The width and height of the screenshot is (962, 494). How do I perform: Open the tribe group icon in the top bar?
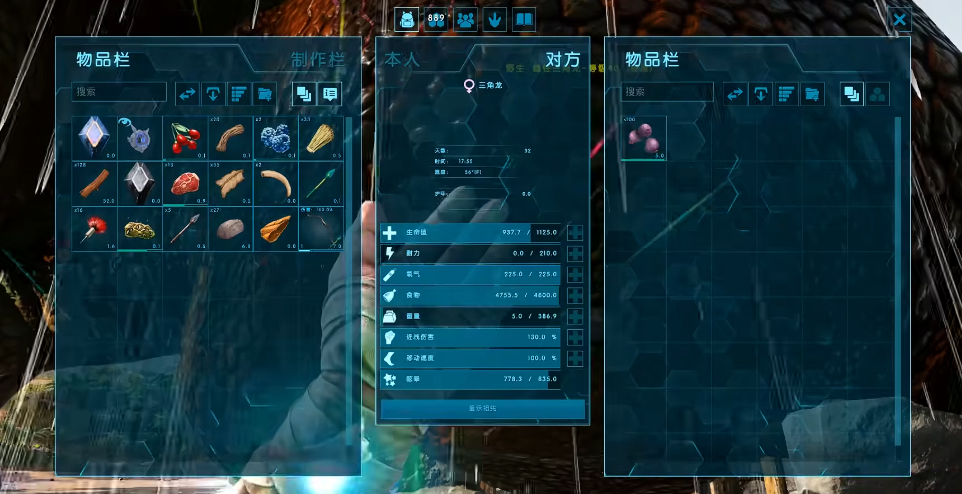pos(465,19)
